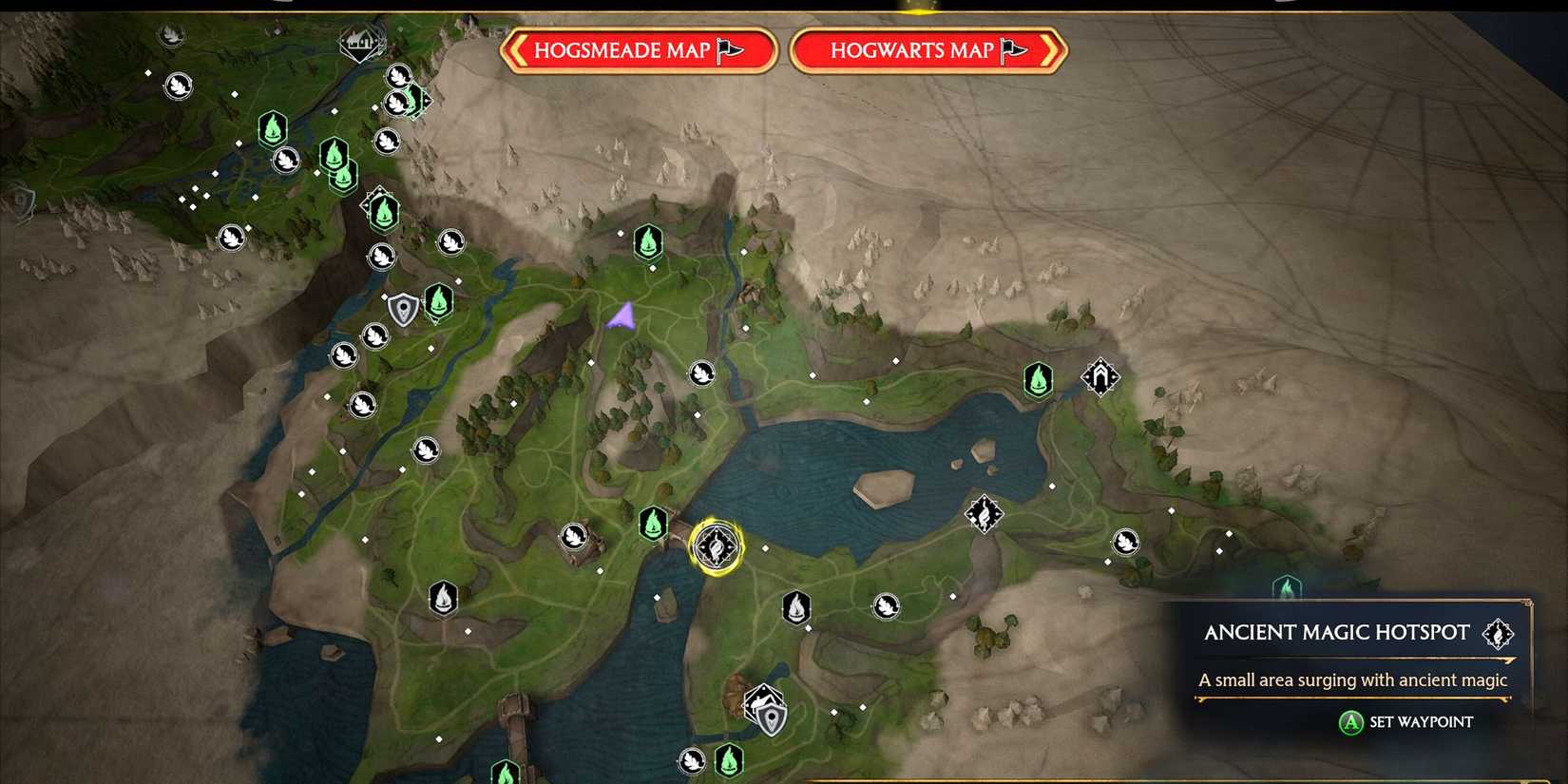Select the gray shield campsite marker on the west
The image size is (1568, 784).
click(x=401, y=309)
